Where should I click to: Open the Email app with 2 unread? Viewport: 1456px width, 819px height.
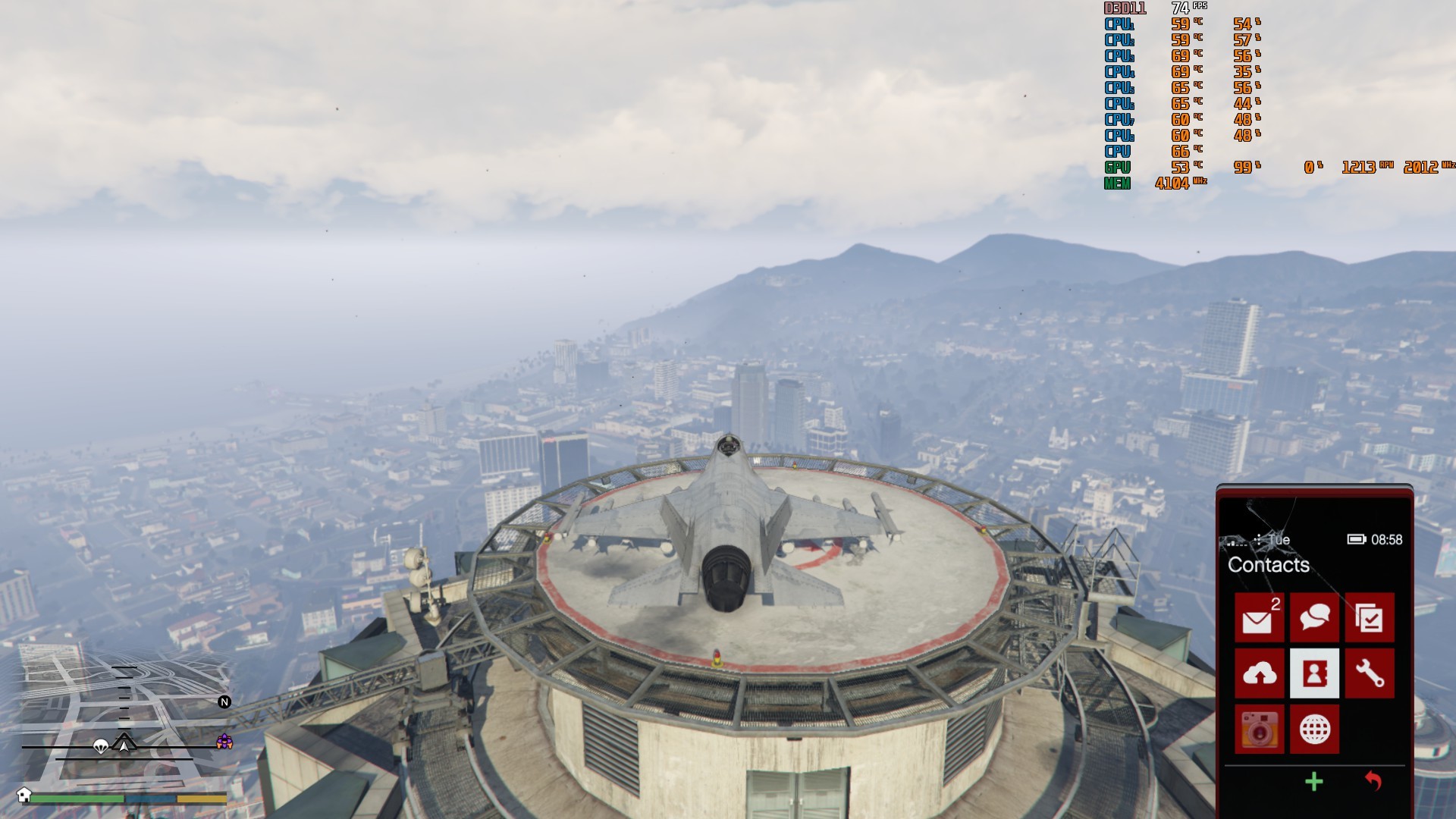click(x=1259, y=618)
